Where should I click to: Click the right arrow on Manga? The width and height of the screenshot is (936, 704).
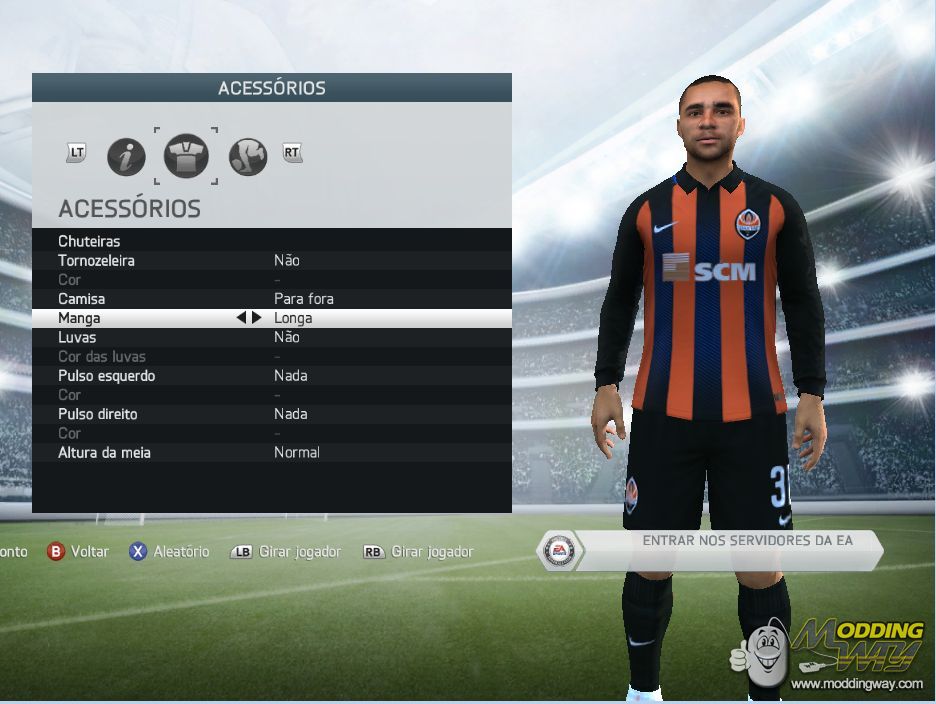(x=257, y=318)
